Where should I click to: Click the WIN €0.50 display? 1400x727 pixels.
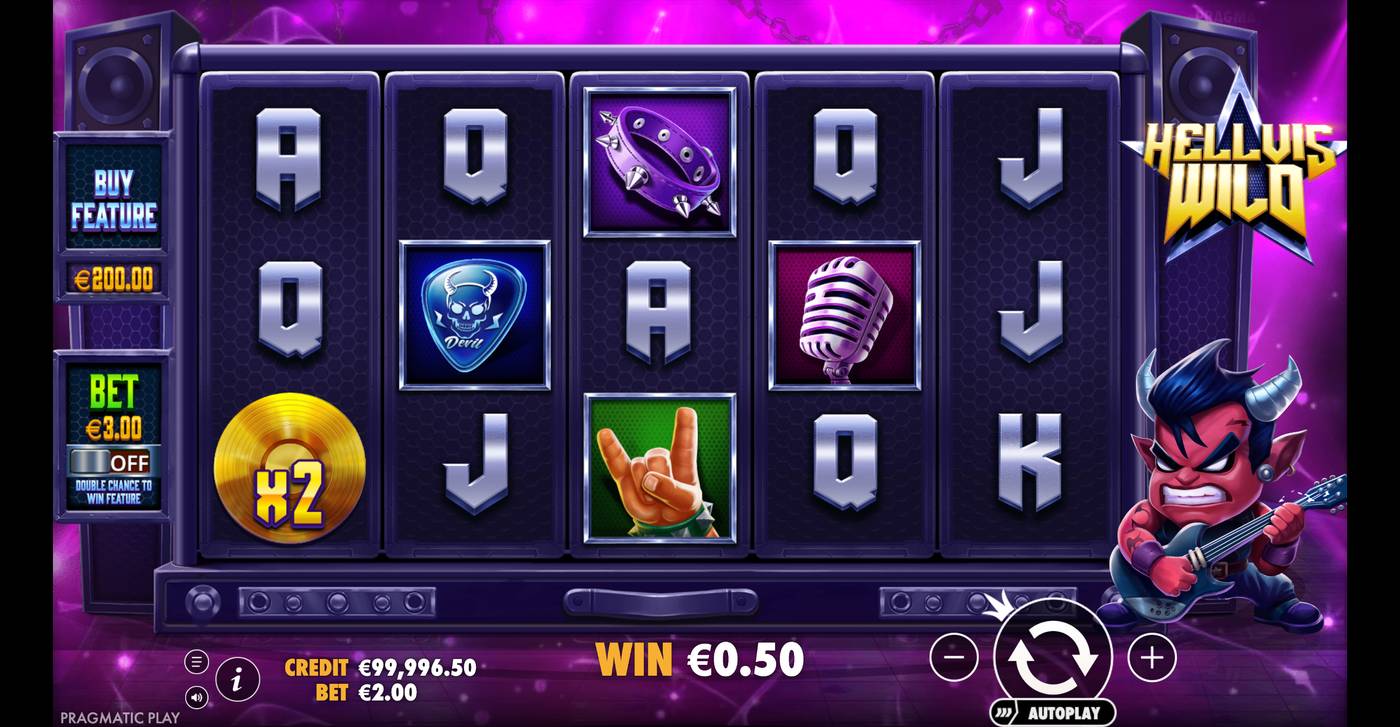697,660
